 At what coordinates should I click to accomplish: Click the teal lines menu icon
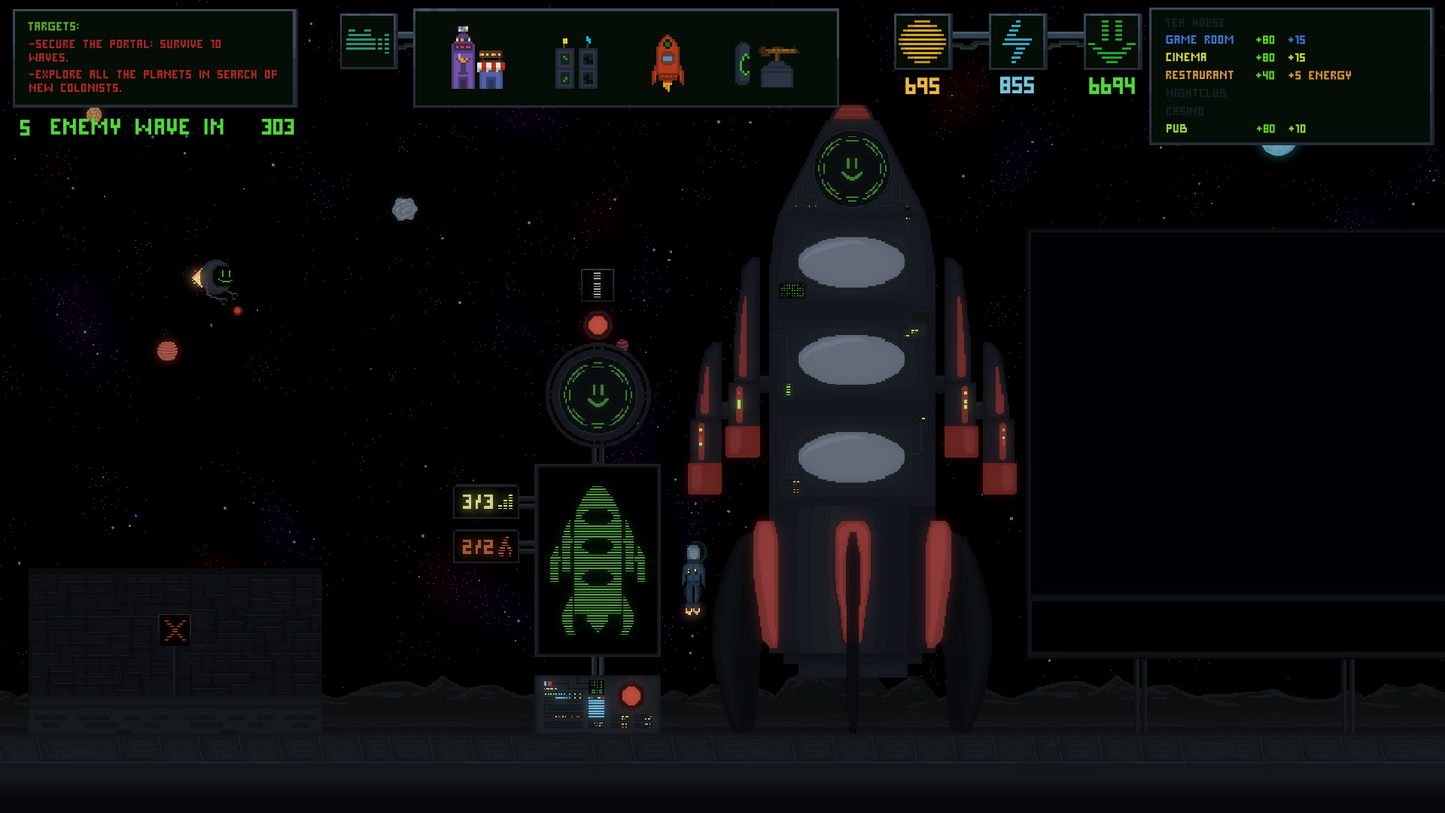click(368, 41)
